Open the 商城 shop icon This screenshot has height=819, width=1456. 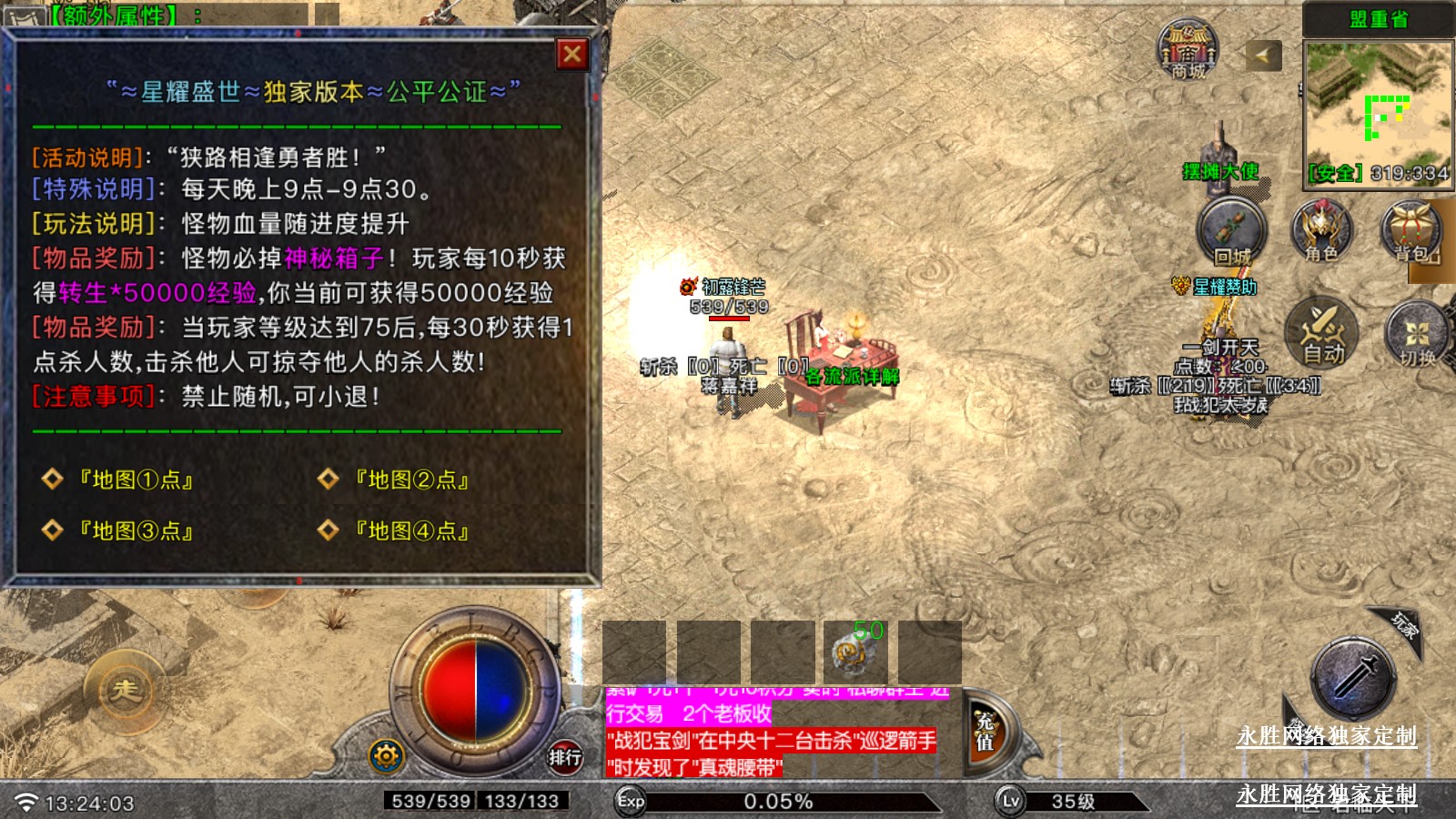pos(1188,49)
